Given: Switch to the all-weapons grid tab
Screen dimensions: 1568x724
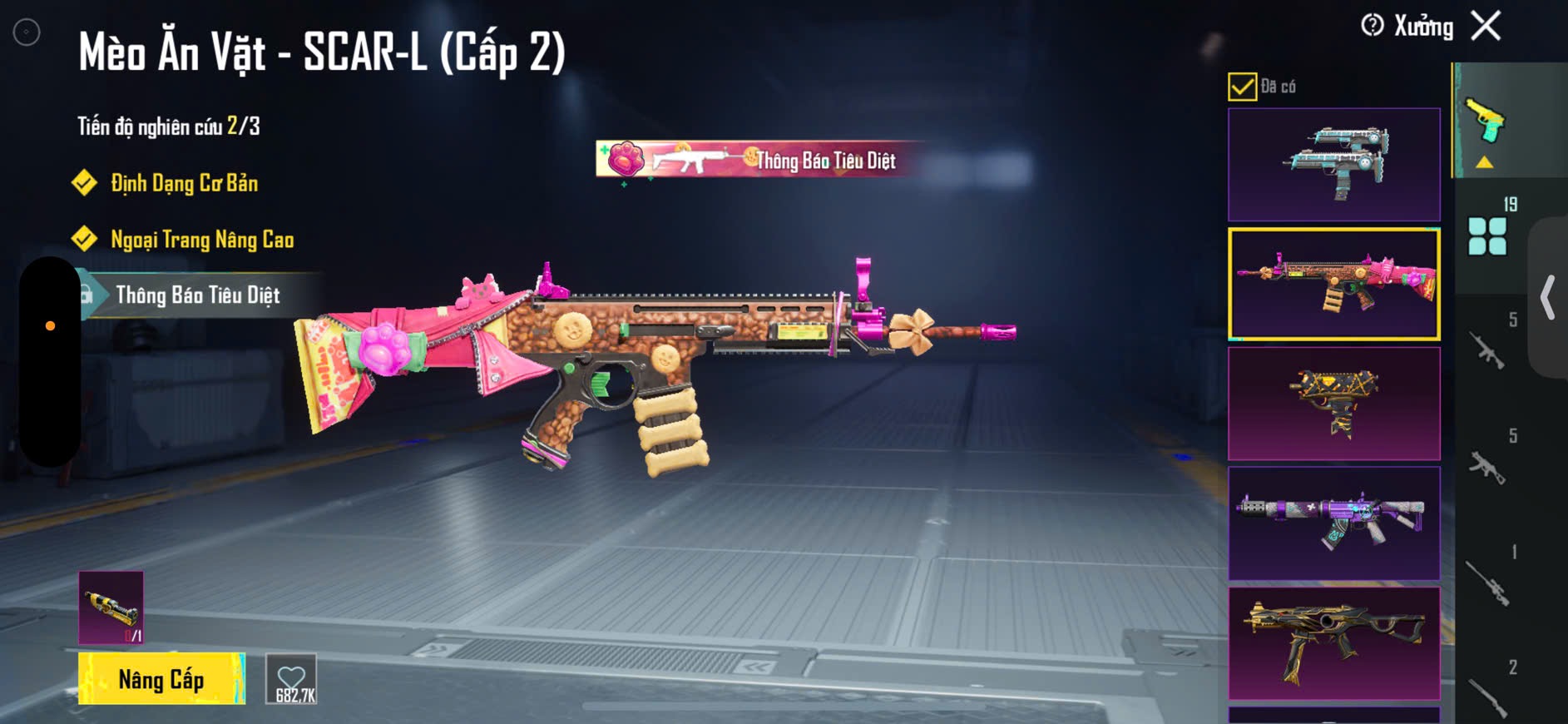Looking at the screenshot, I should [1488, 235].
